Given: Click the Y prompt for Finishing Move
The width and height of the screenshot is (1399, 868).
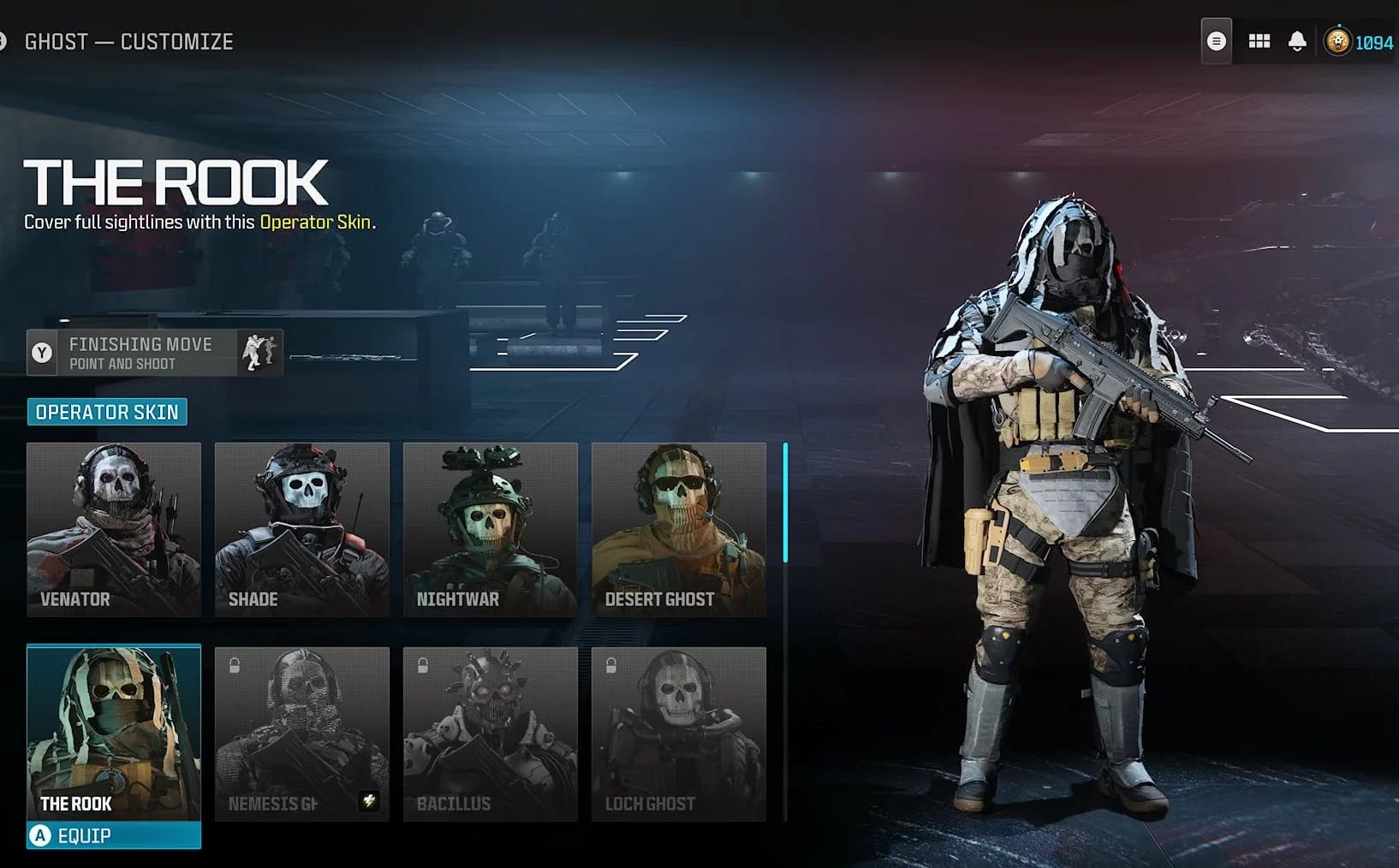Looking at the screenshot, I should click(x=42, y=352).
